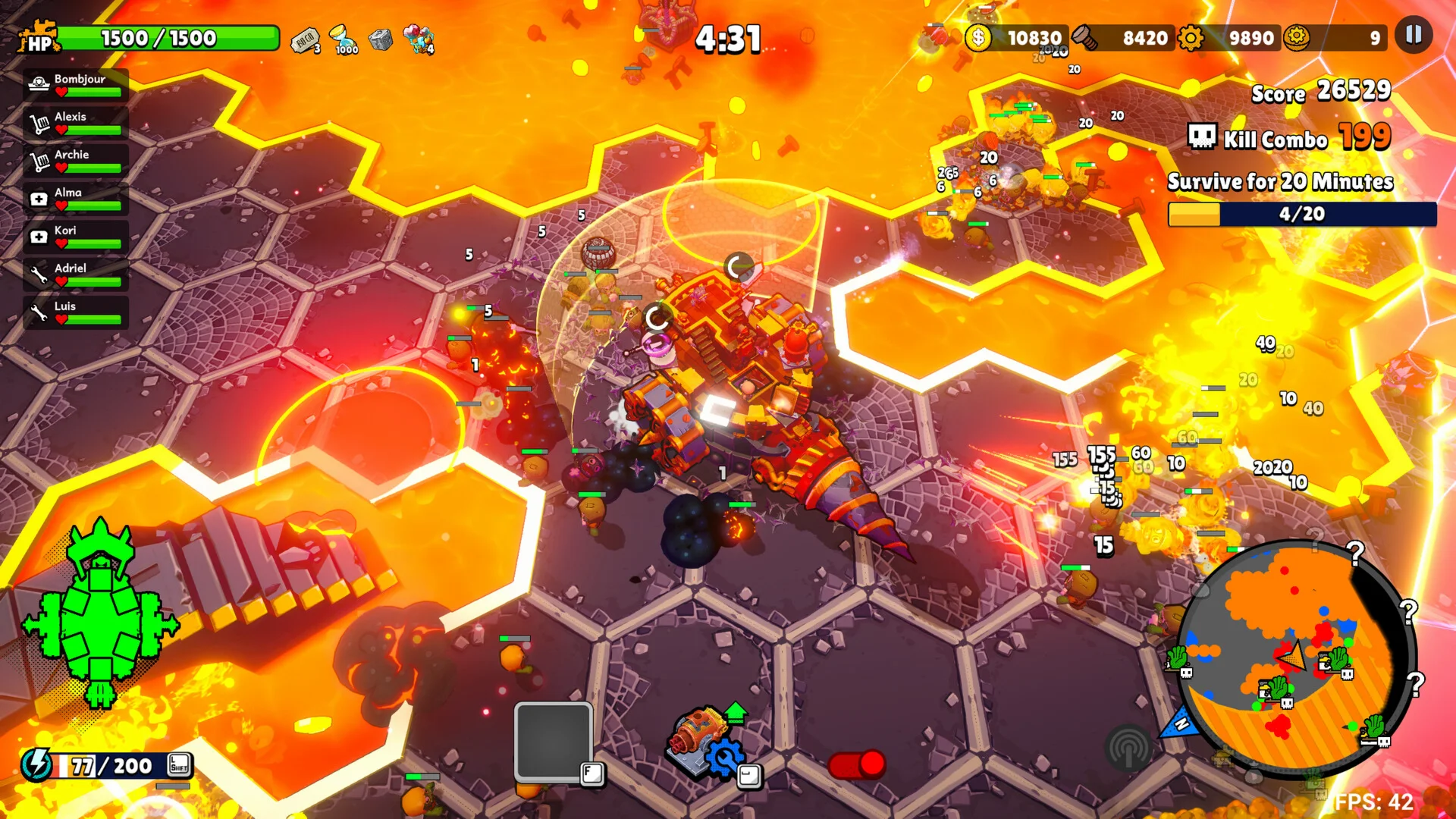The height and width of the screenshot is (819, 1456).
Task: Click the signal broadcast icon beside the minimap
Action: pos(1128,748)
